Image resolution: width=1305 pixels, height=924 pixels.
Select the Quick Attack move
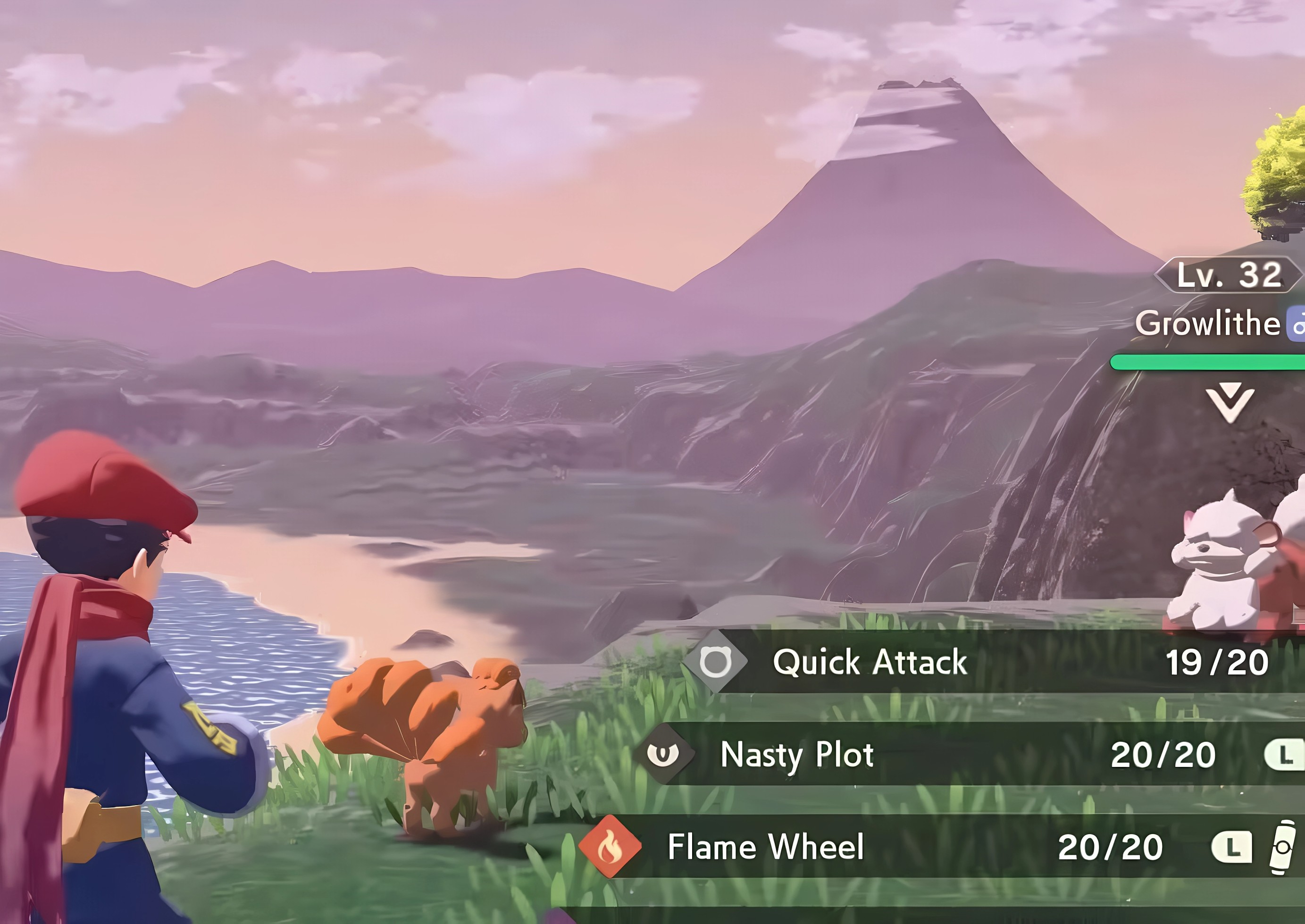(x=870, y=662)
